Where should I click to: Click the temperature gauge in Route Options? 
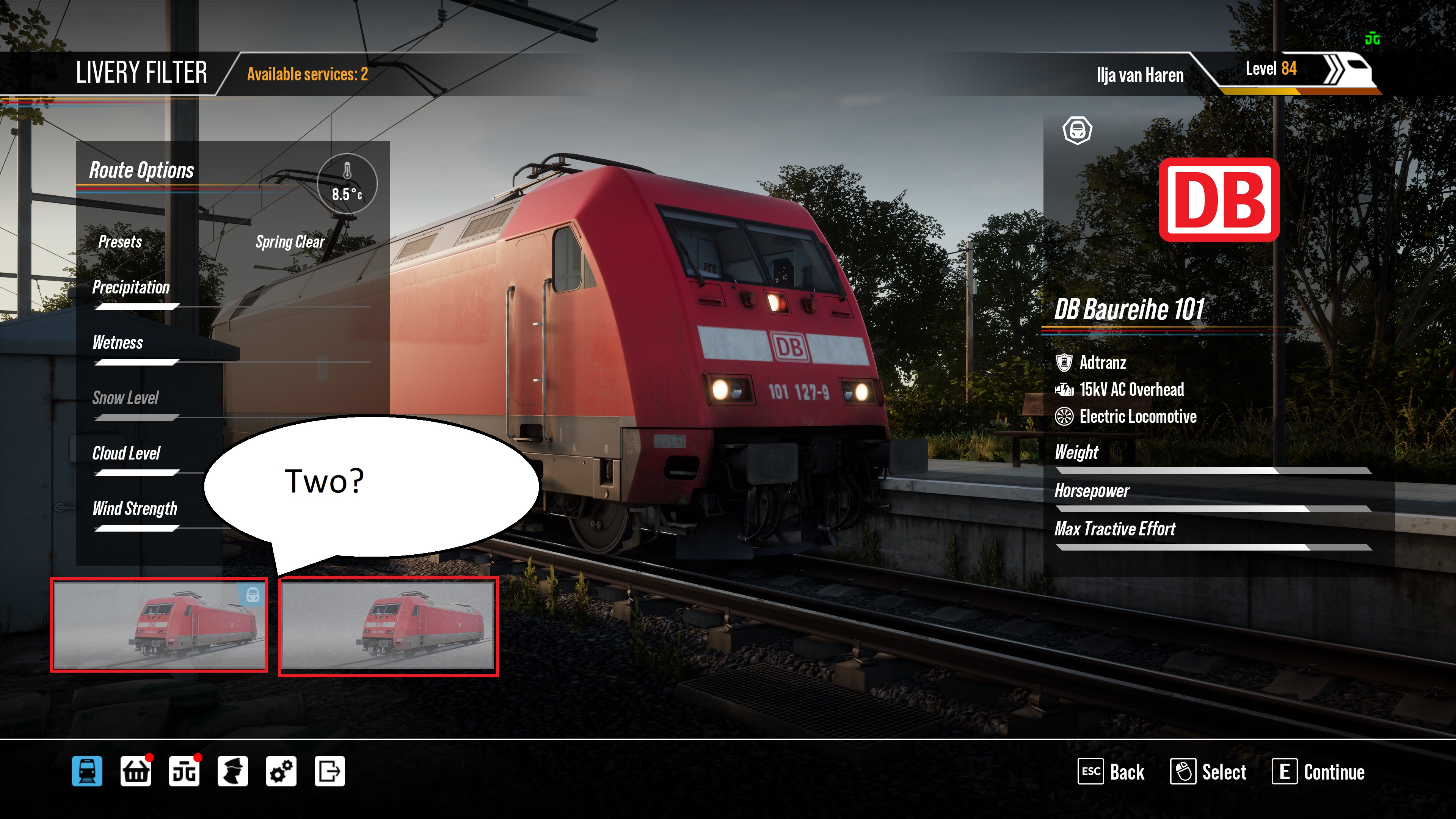(x=347, y=183)
